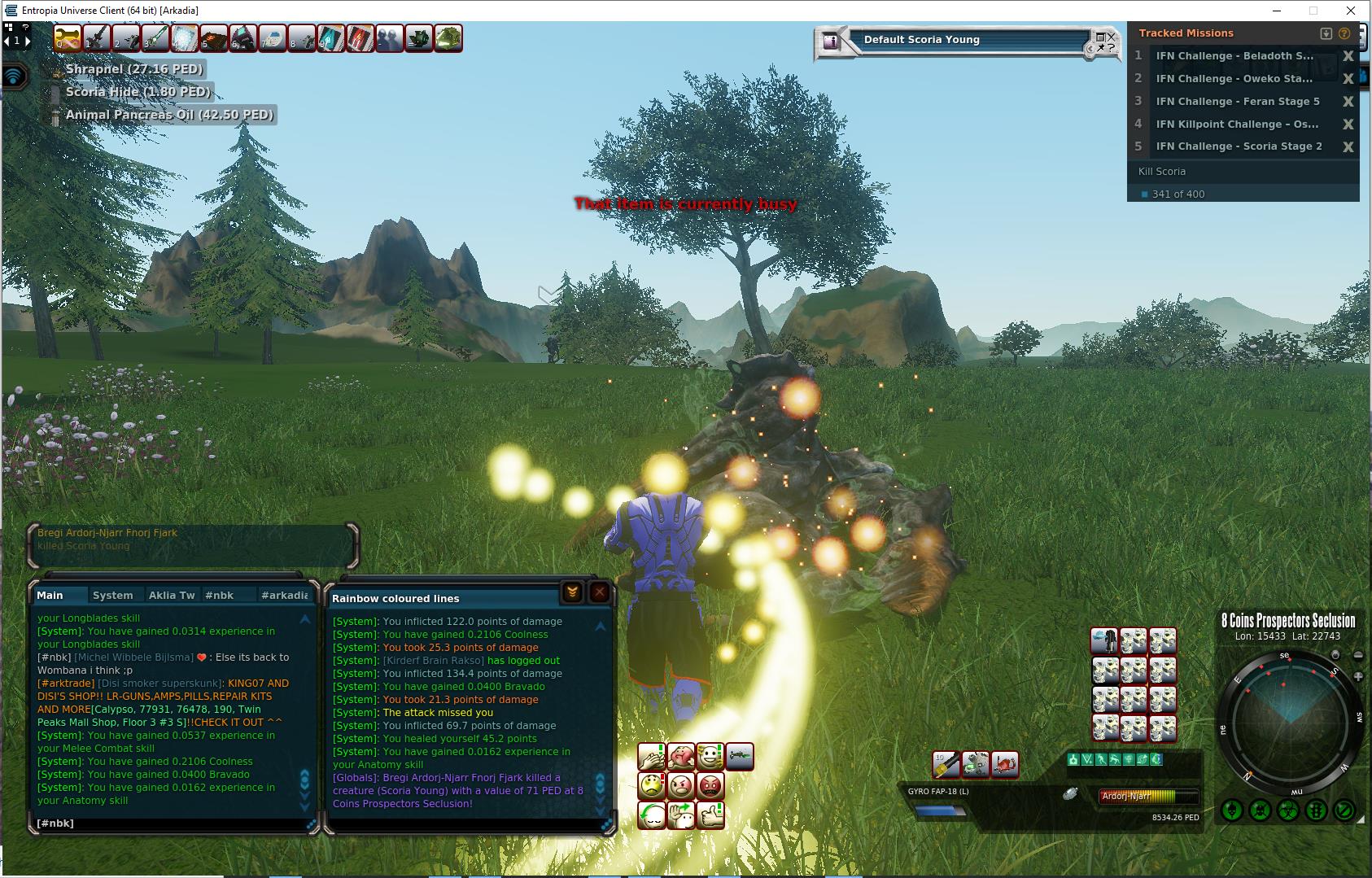Open the #nbk chat tab

tap(219, 595)
